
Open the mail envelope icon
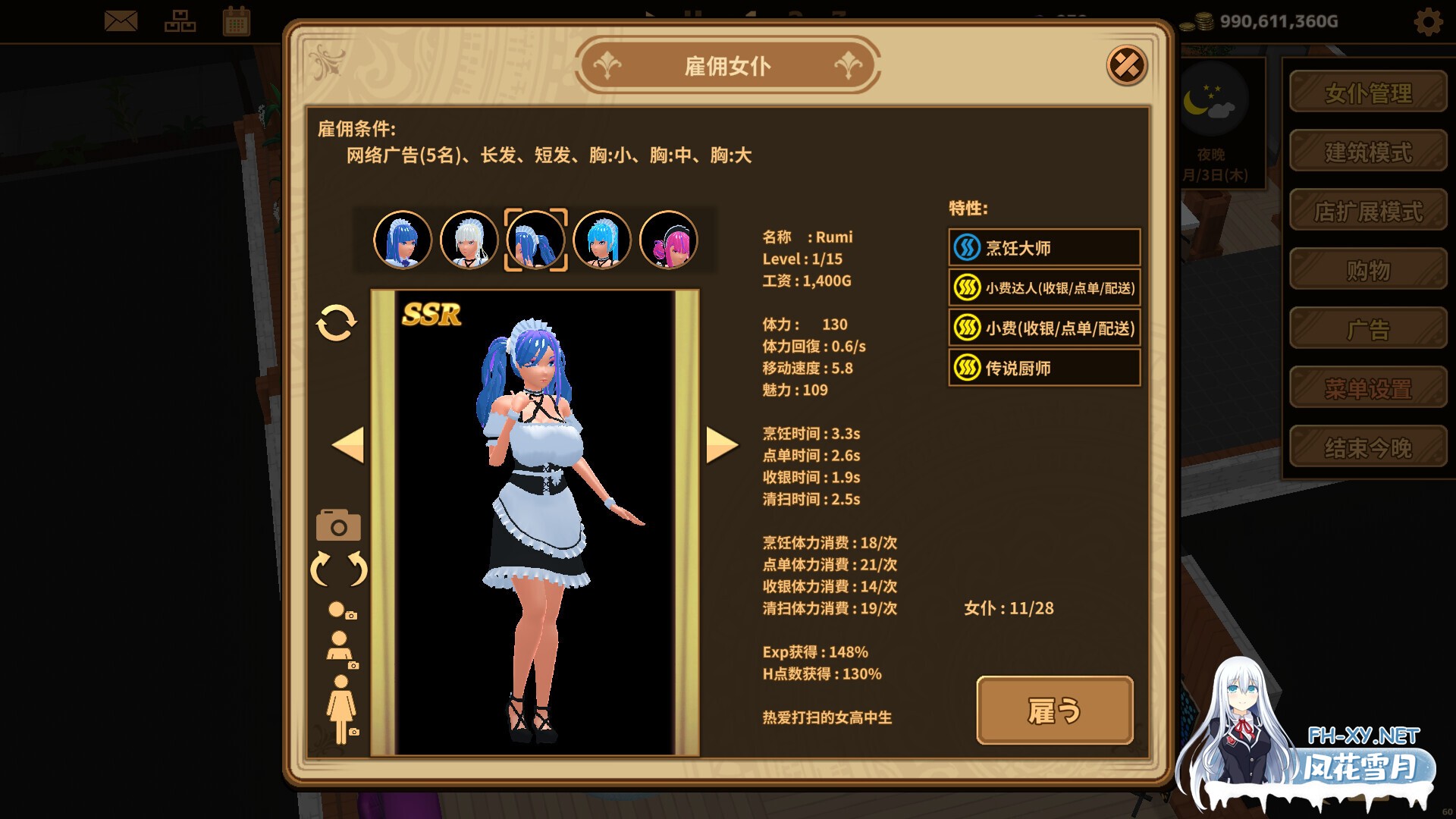point(121,21)
